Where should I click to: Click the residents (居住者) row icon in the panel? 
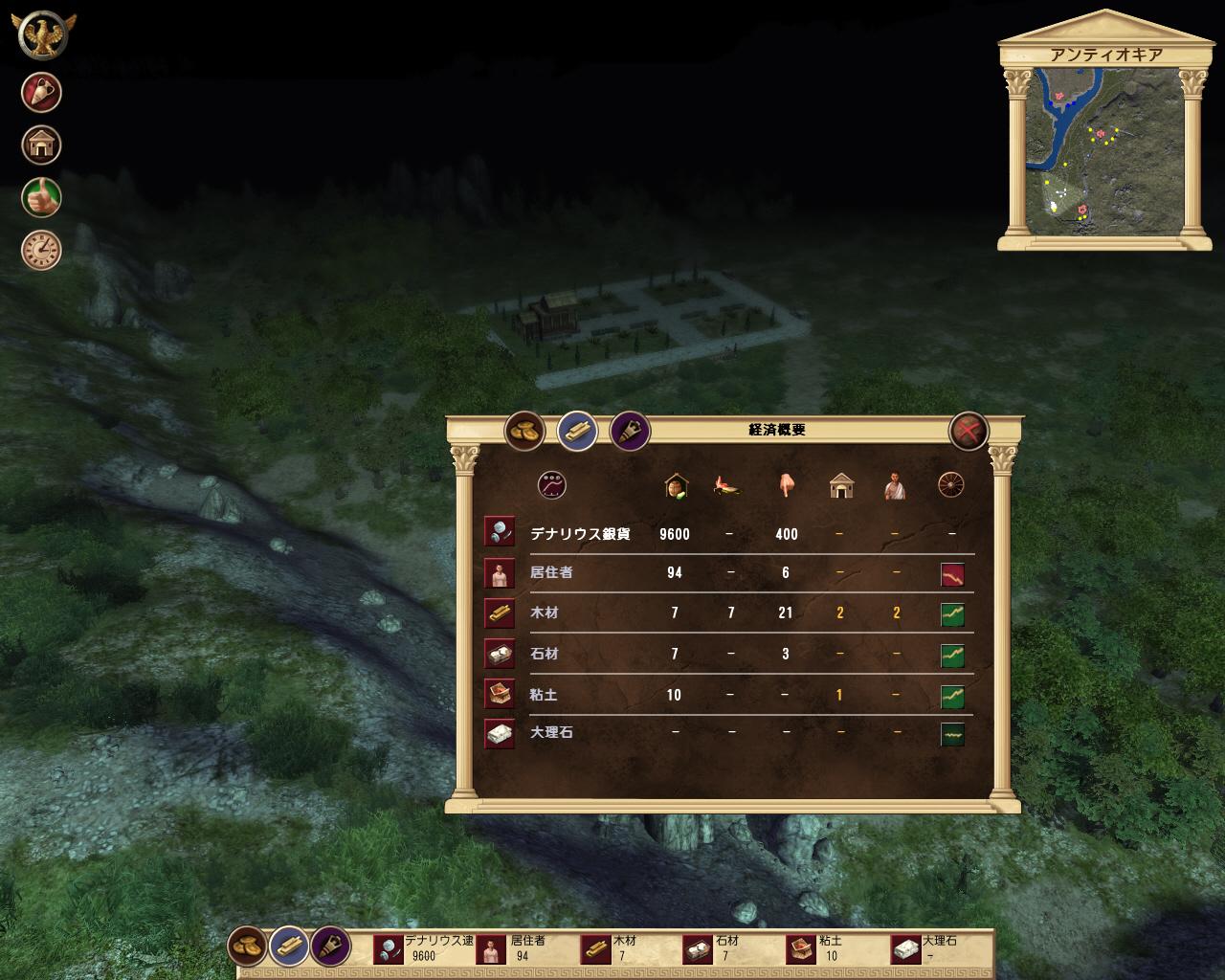coord(500,573)
